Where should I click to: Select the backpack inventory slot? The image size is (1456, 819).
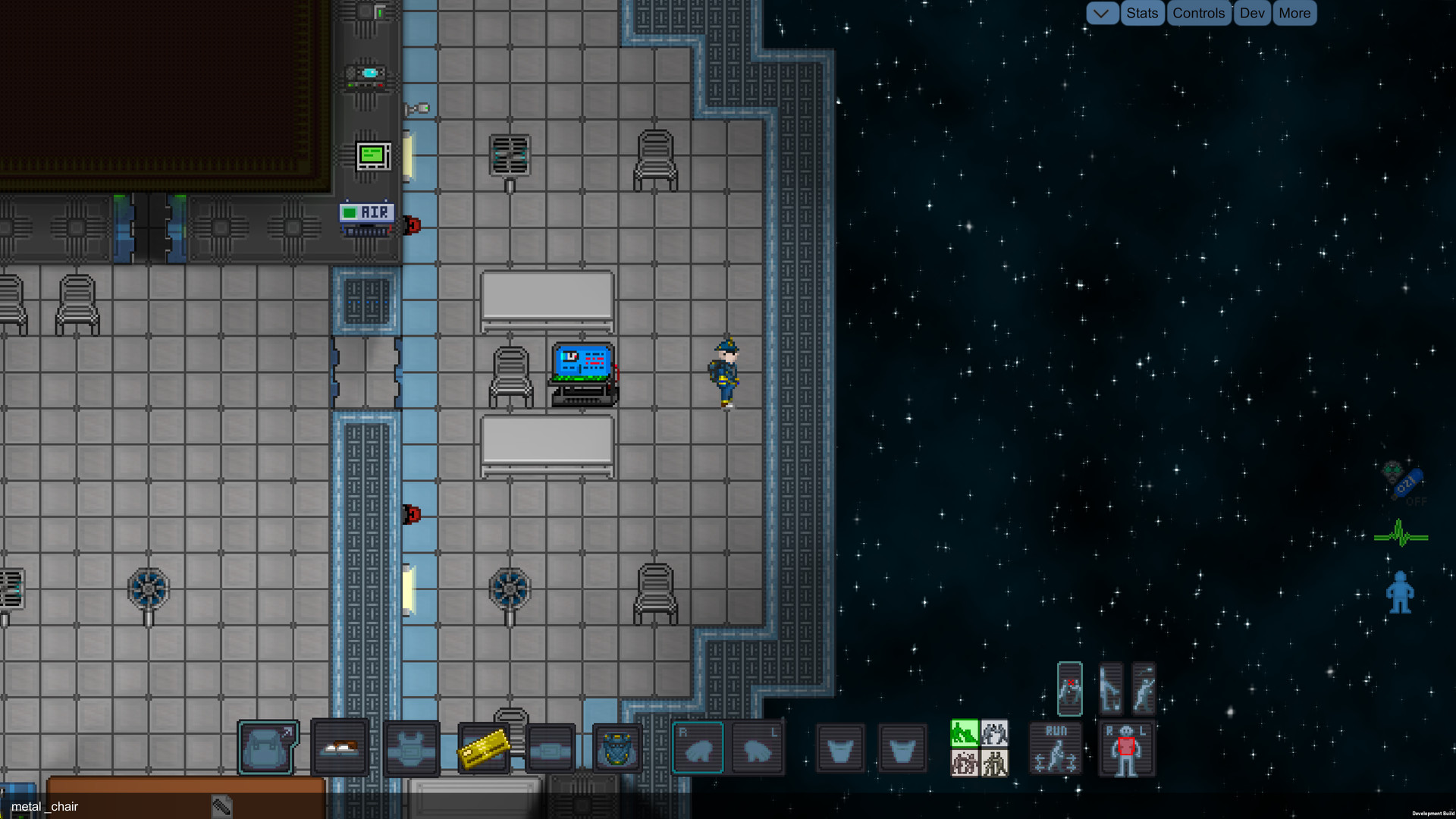point(267,748)
